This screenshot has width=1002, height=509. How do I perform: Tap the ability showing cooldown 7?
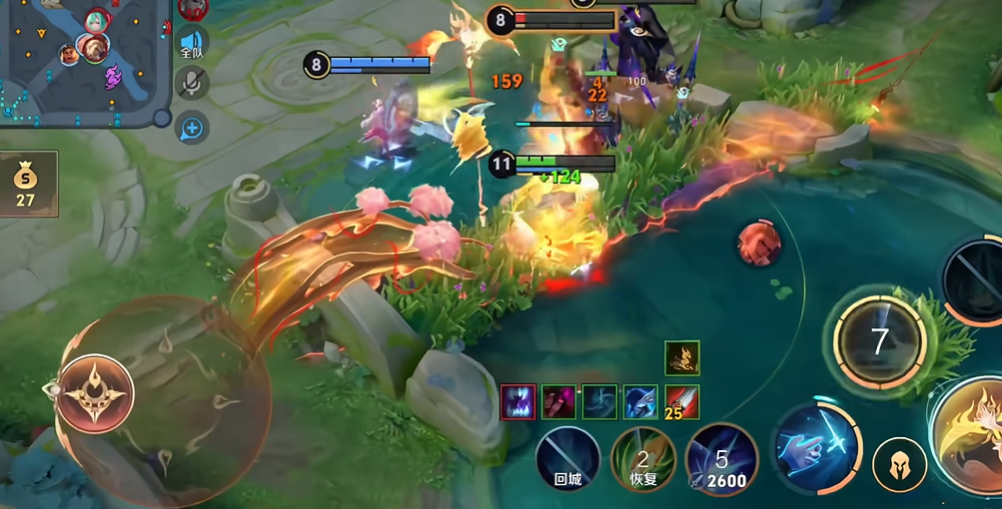pyautogui.click(x=879, y=341)
